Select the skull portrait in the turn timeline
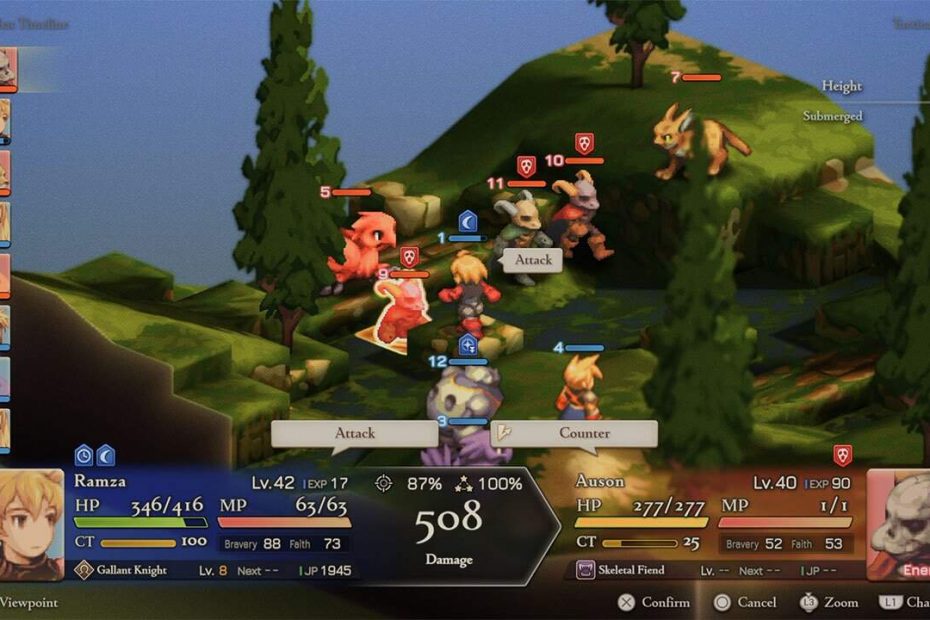Viewport: 930px width, 620px height. click(8, 68)
